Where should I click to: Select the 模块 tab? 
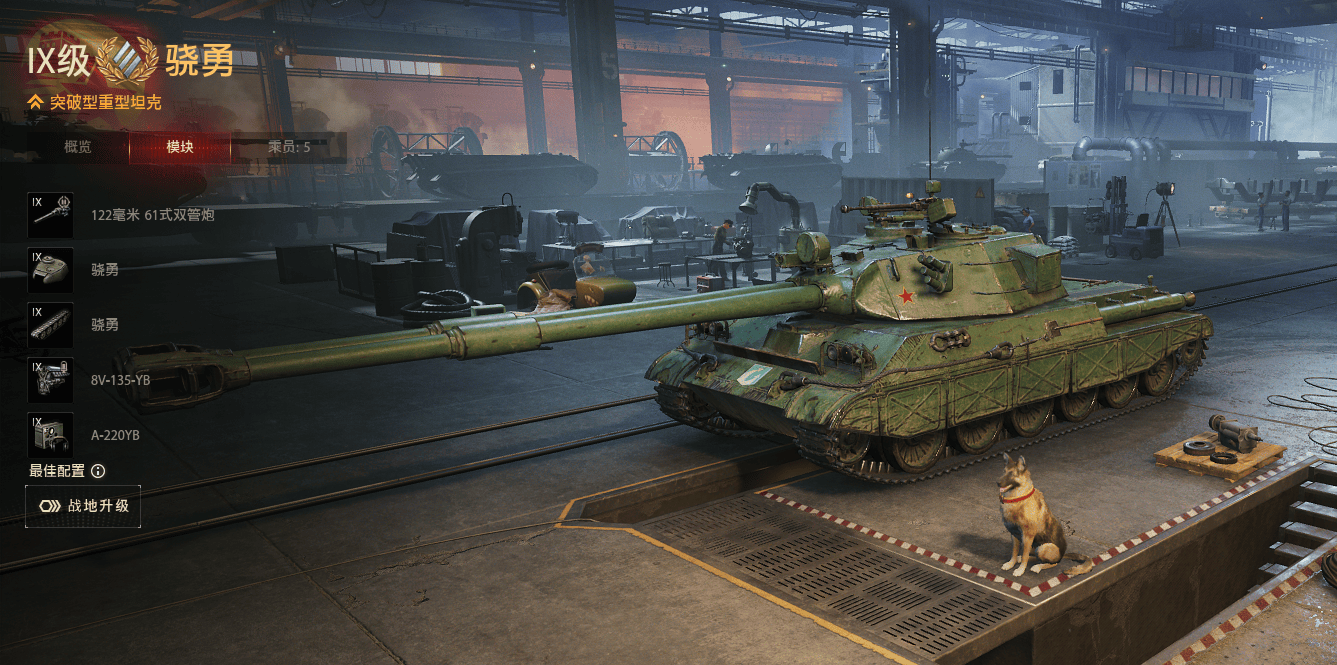point(180,147)
